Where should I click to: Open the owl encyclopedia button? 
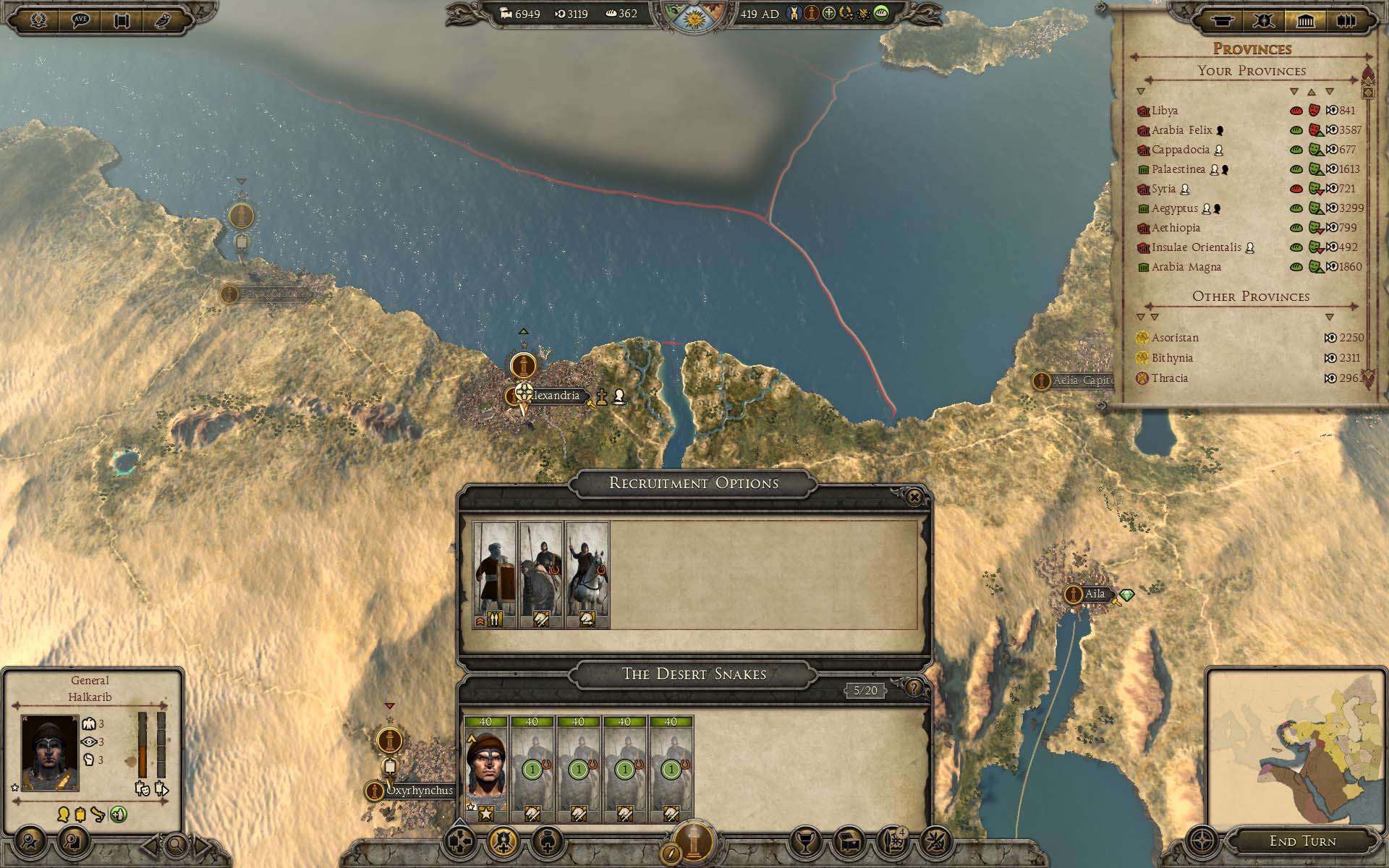[162, 20]
